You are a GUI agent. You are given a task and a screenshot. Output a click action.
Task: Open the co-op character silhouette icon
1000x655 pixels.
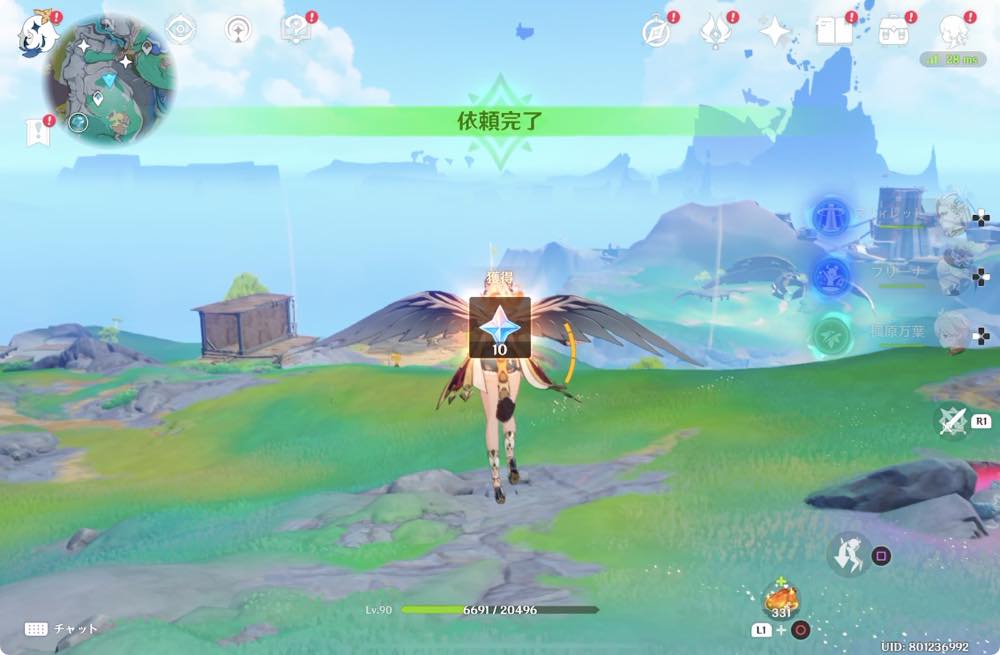pyautogui.click(x=953, y=32)
